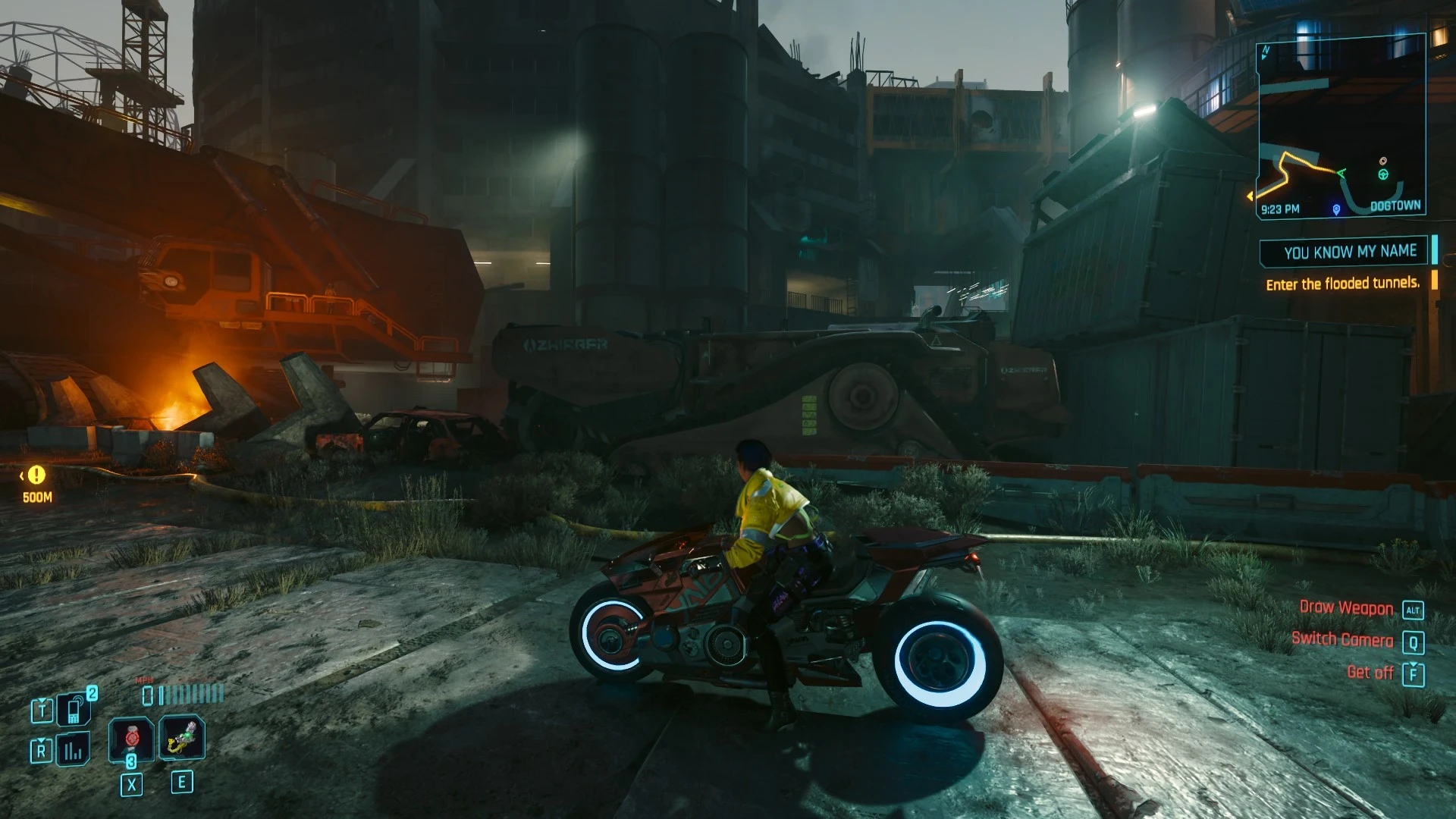
Task: Expand the T quickslot cycle chevron
Action: (x=42, y=700)
